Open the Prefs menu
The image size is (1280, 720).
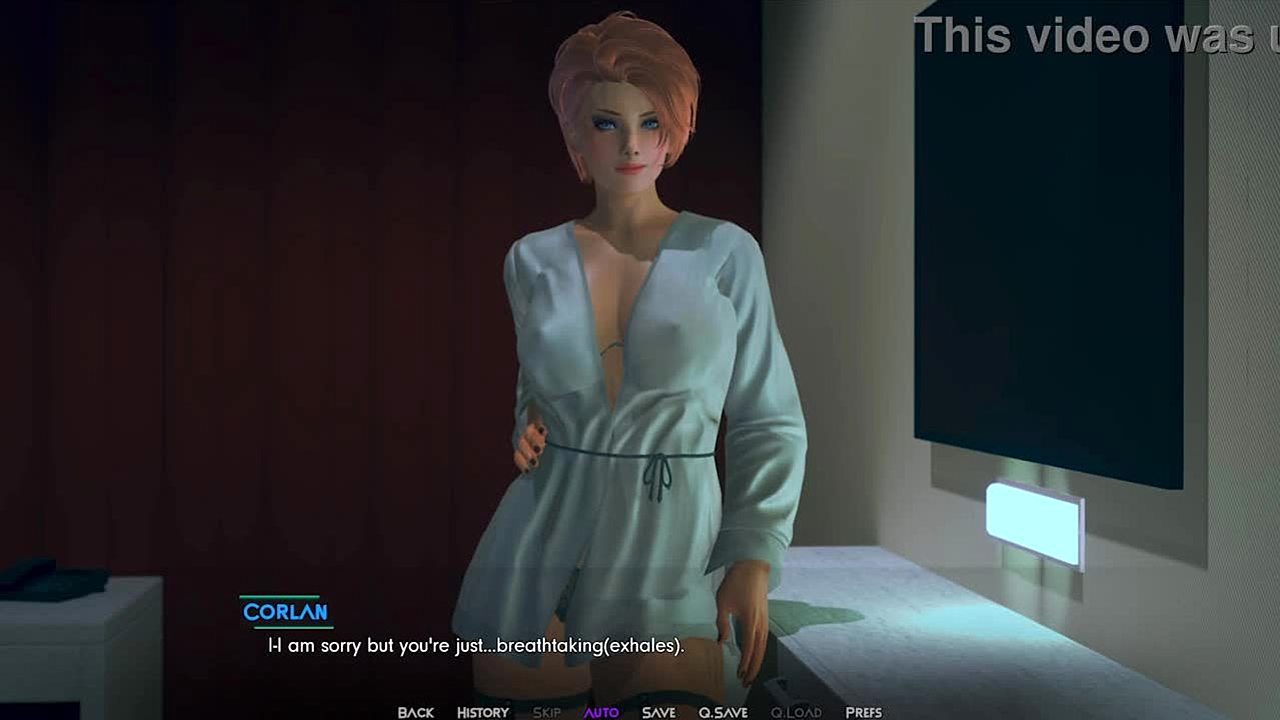coord(863,712)
